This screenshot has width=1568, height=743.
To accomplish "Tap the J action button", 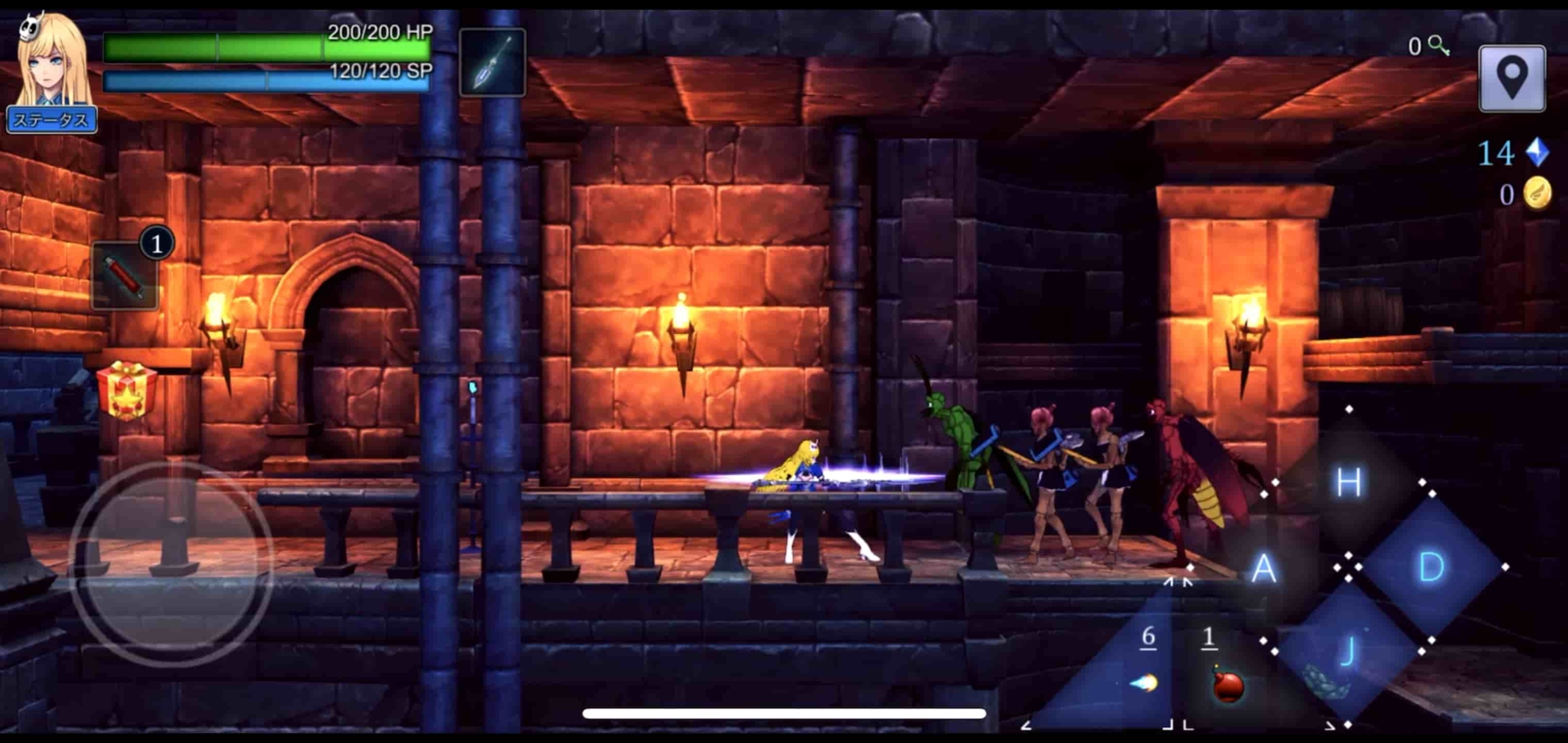I will coord(1347,652).
